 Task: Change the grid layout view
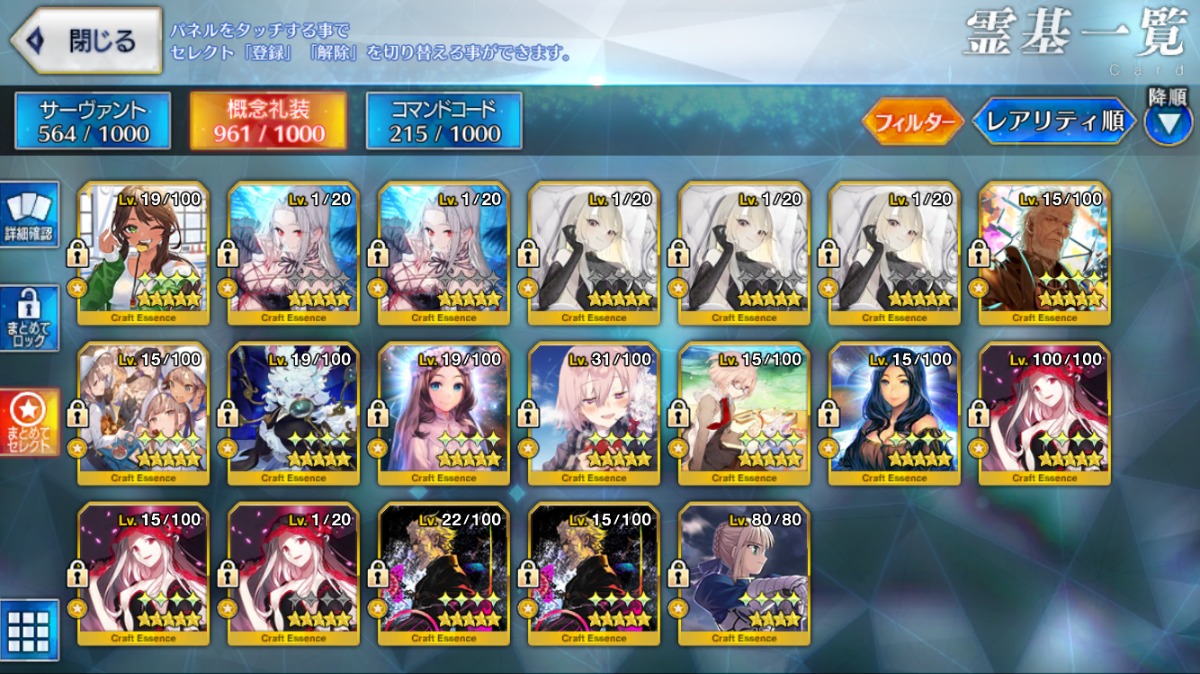[29, 630]
